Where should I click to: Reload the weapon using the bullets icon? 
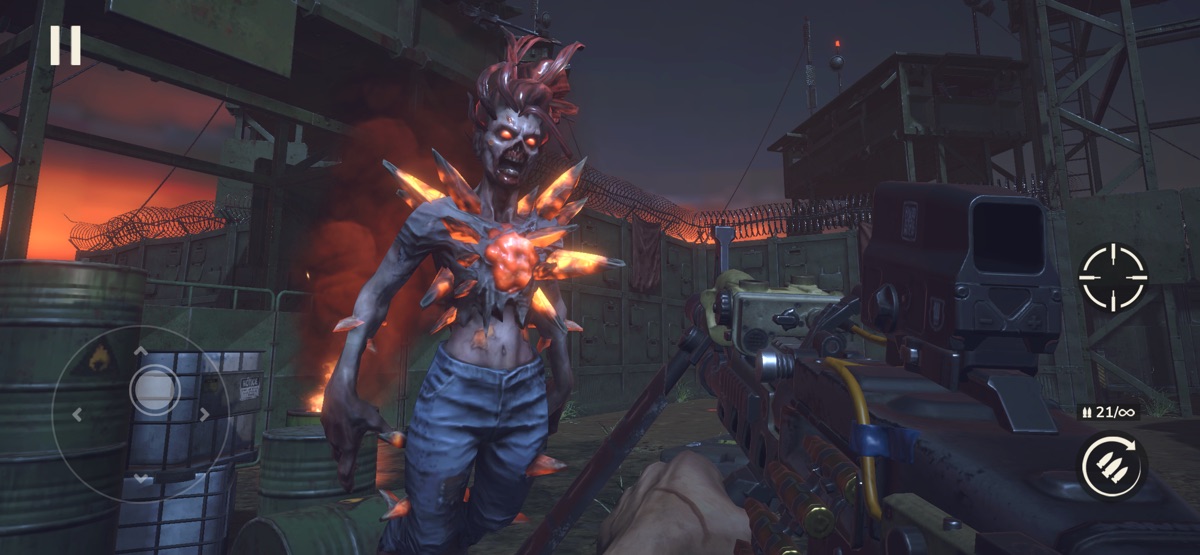pyautogui.click(x=1113, y=466)
